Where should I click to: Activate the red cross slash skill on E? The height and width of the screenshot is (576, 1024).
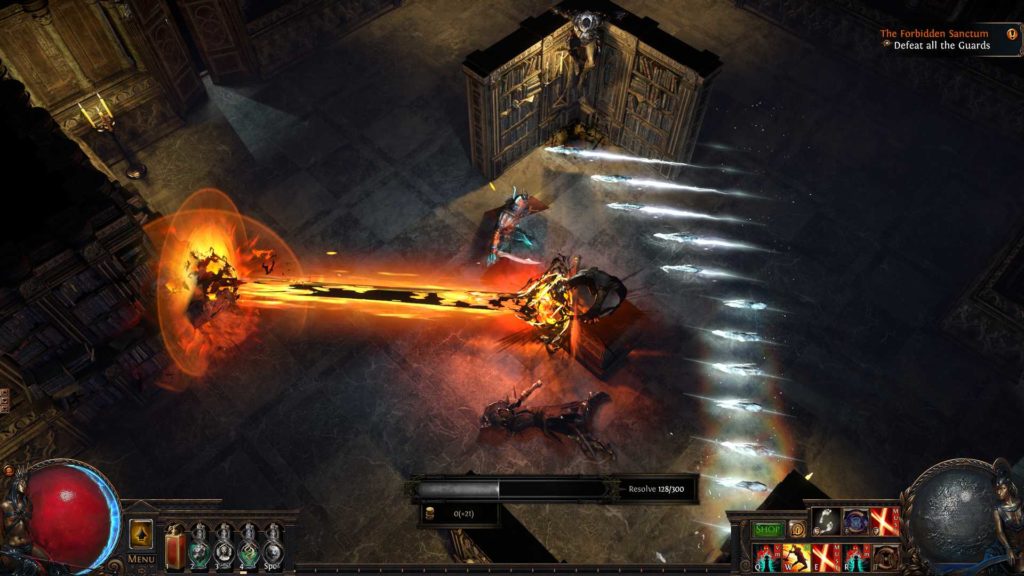coord(826,557)
